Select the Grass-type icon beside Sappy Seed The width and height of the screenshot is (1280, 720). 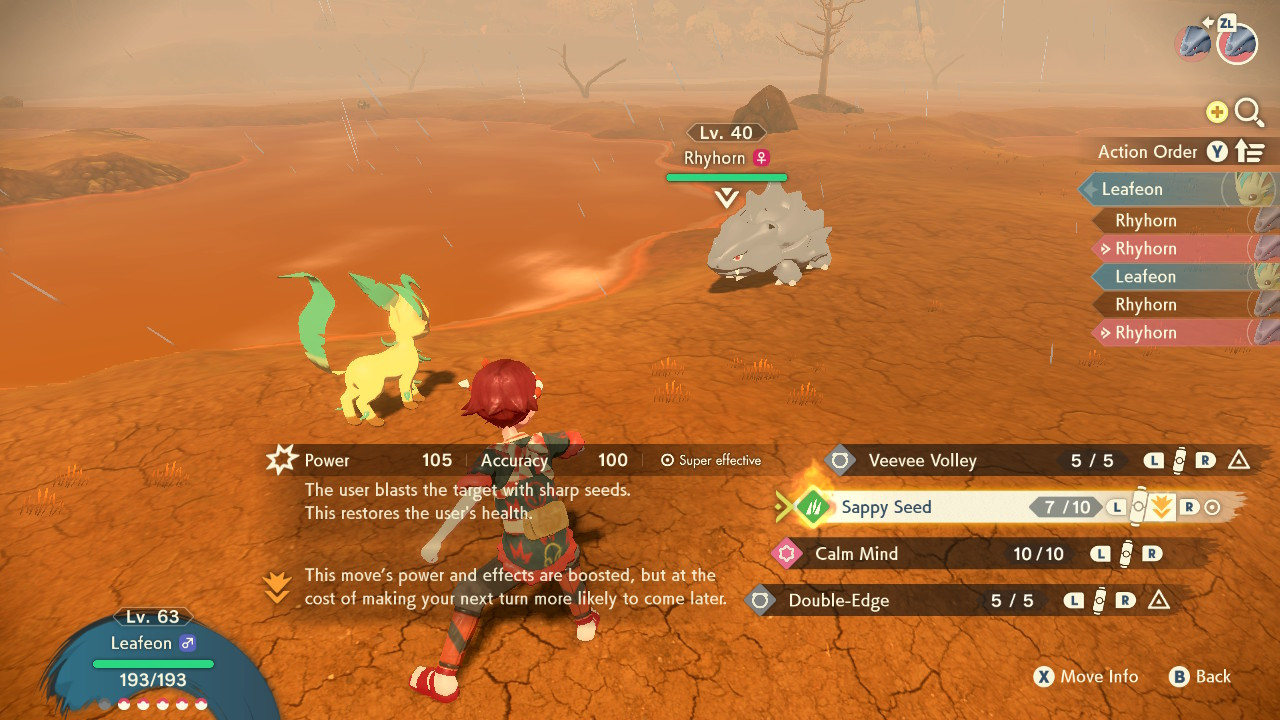812,507
